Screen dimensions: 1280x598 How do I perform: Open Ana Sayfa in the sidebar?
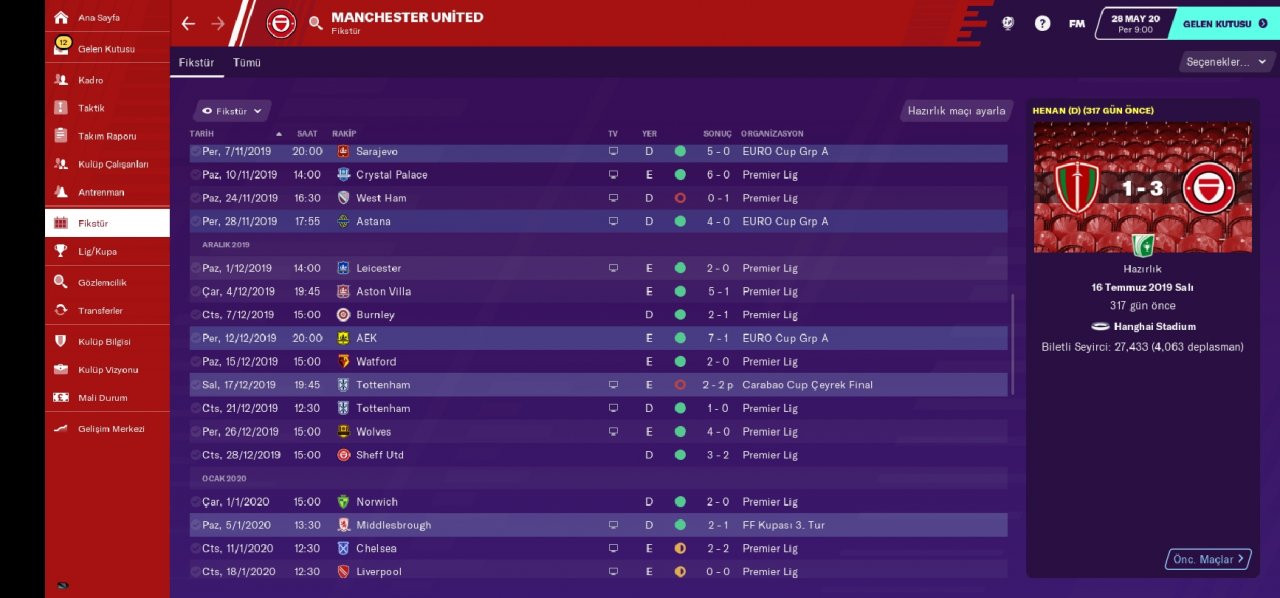click(x=98, y=18)
